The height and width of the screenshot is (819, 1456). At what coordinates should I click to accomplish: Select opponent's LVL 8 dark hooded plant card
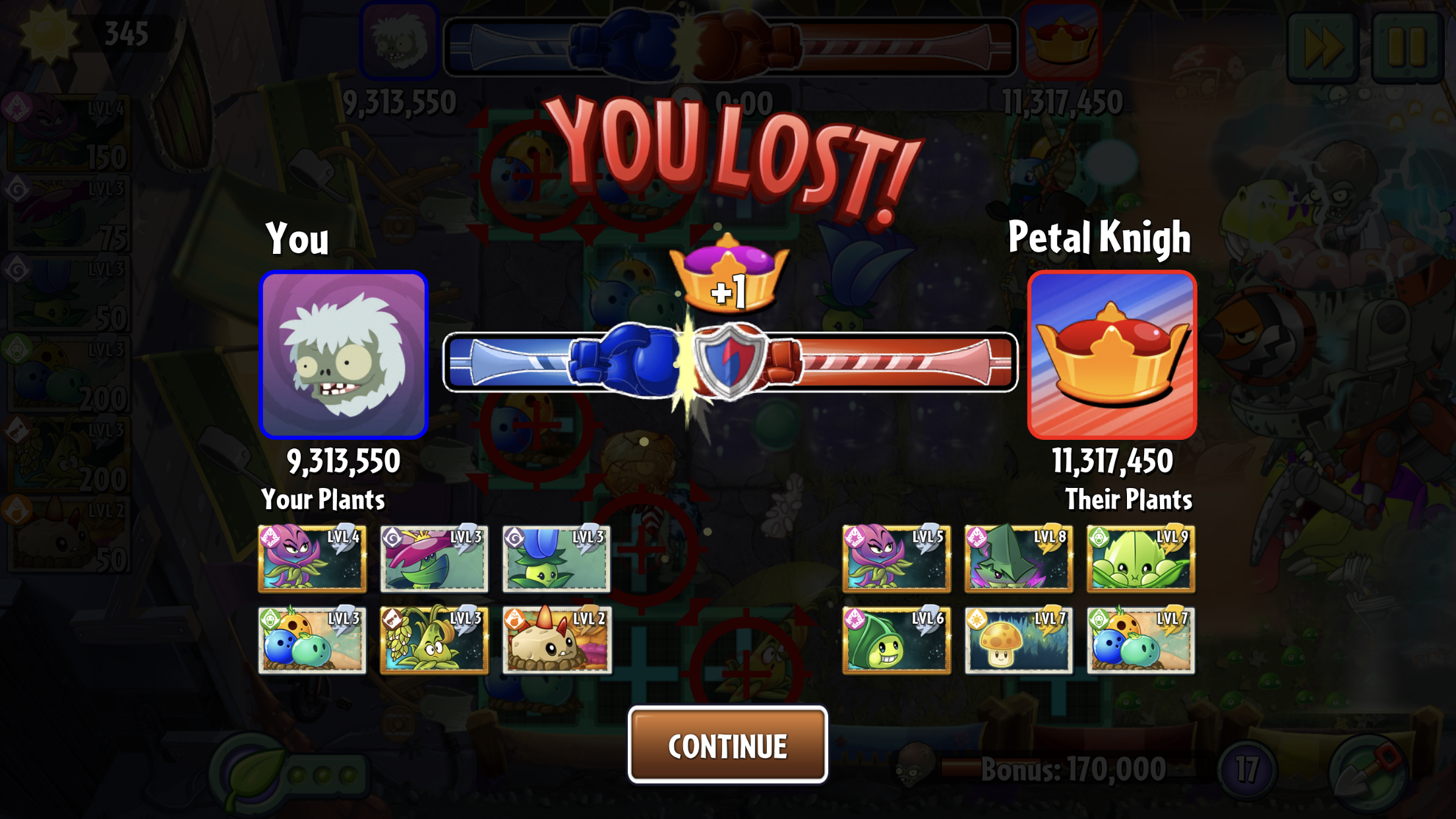point(1018,559)
